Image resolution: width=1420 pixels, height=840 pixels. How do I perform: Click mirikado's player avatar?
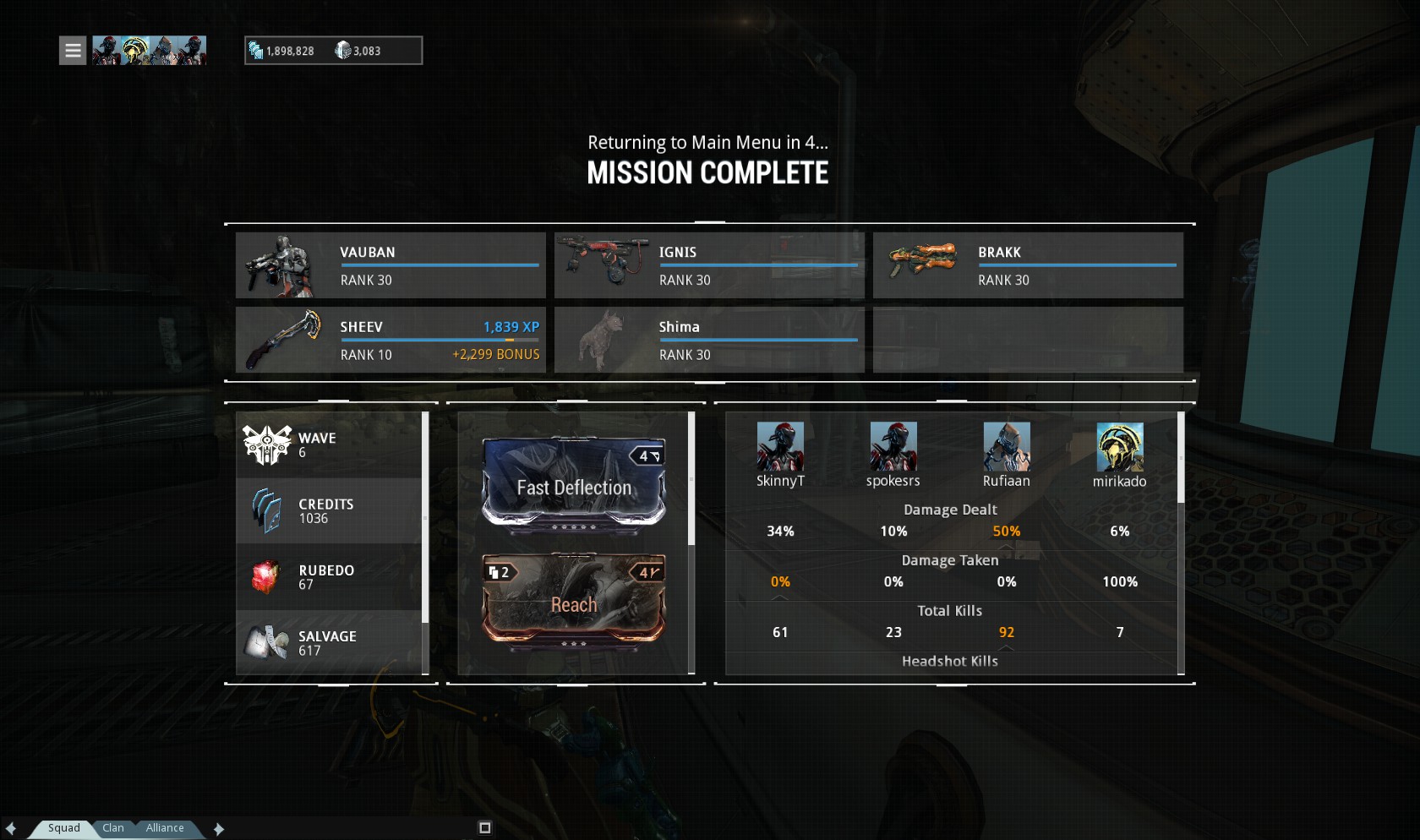click(x=1120, y=447)
